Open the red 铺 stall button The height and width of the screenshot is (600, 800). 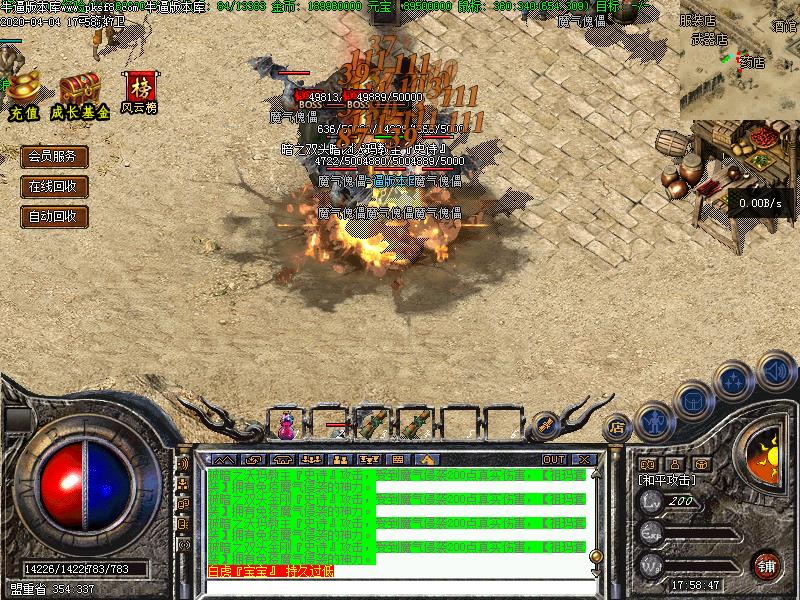coord(767,565)
